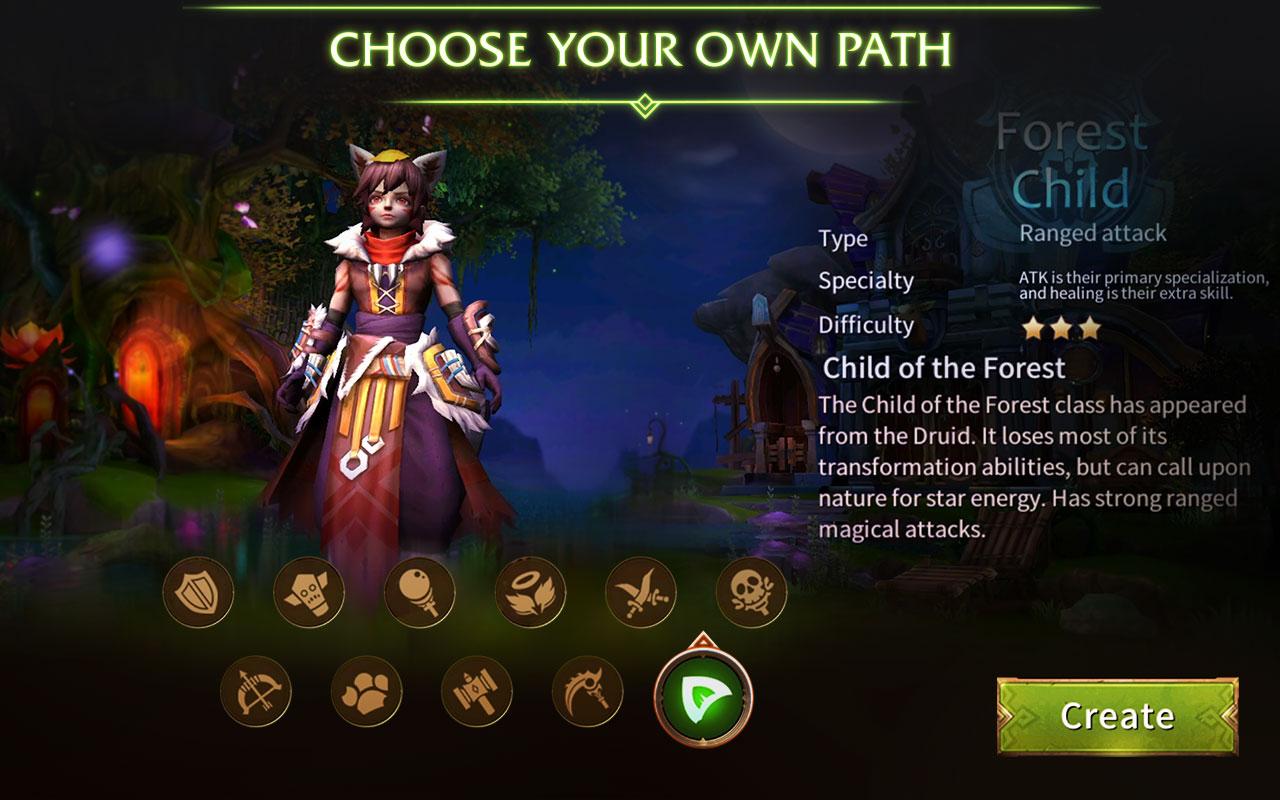This screenshot has width=1280, height=800.
Task: Pick the scythe class icon
Action: coord(587,691)
